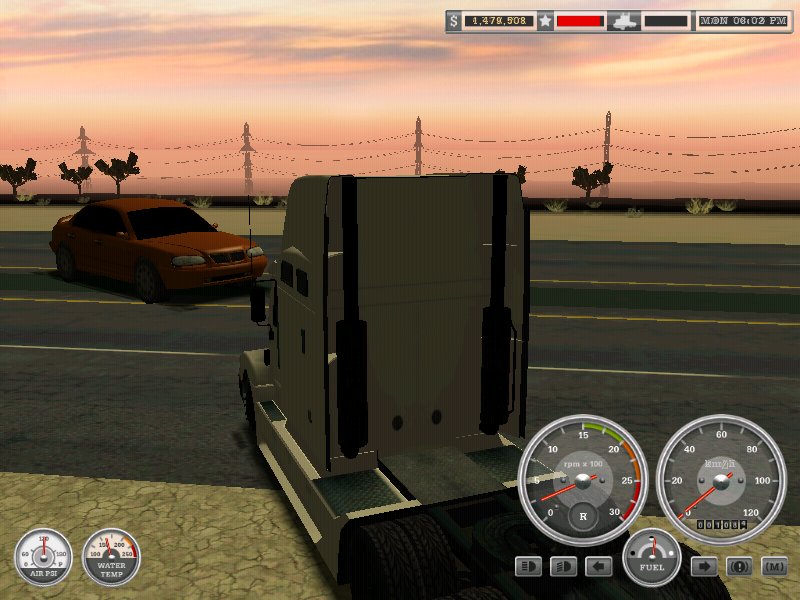This screenshot has width=800, height=600.
Task: Toggle the high beam headlight indicator
Action: click(529, 567)
